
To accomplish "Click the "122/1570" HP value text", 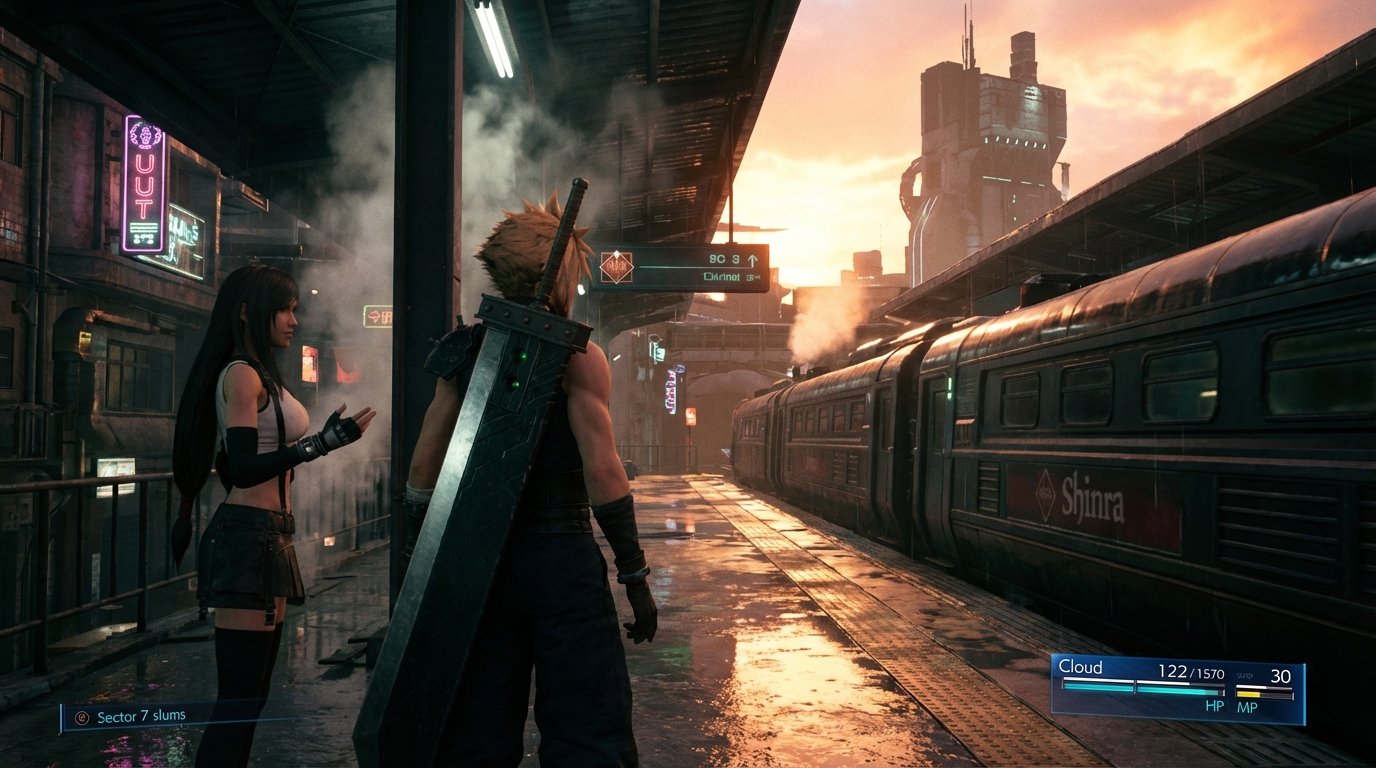I will coord(1192,671).
